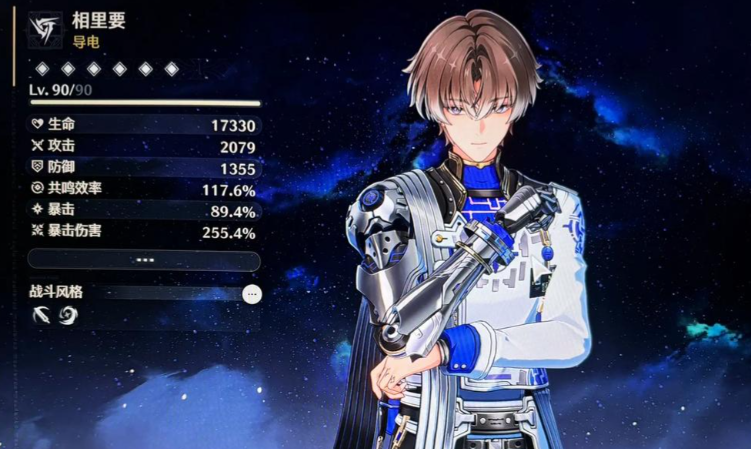Select the 暴击 Crit Rate stat row
Viewport: 751px width, 449px height.
point(144,211)
